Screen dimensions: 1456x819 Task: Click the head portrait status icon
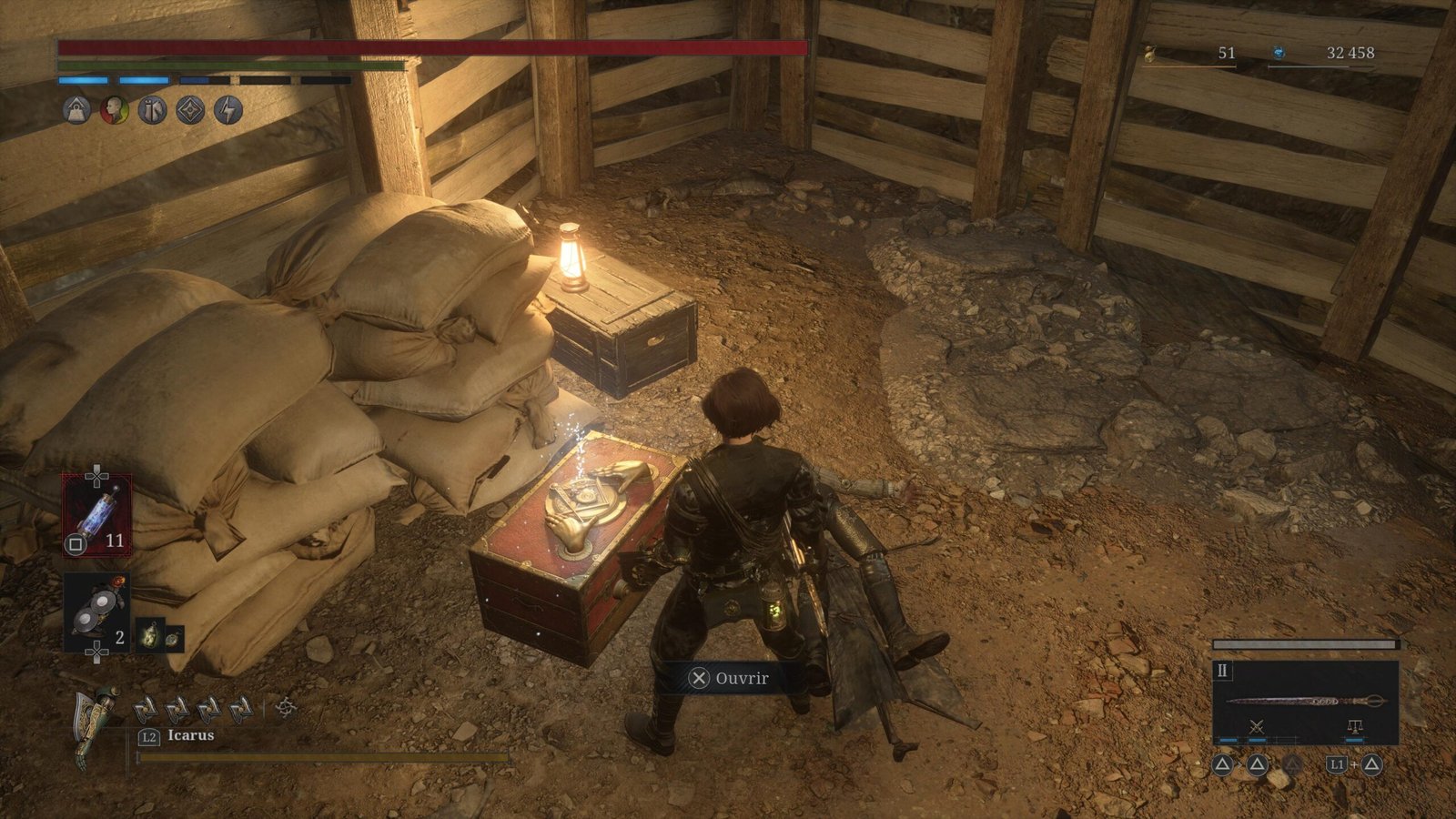tap(115, 111)
